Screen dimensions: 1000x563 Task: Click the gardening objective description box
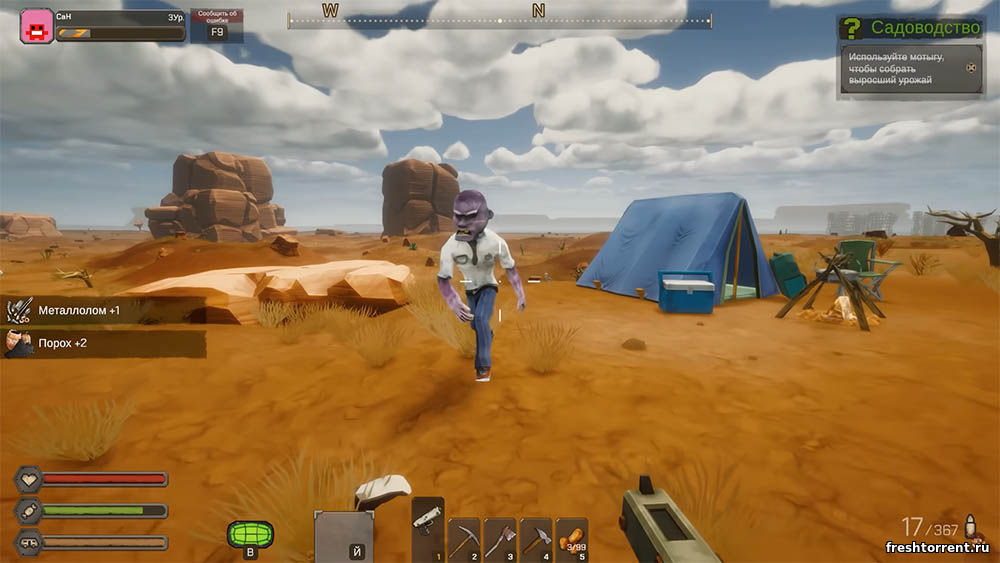pyautogui.click(x=911, y=68)
